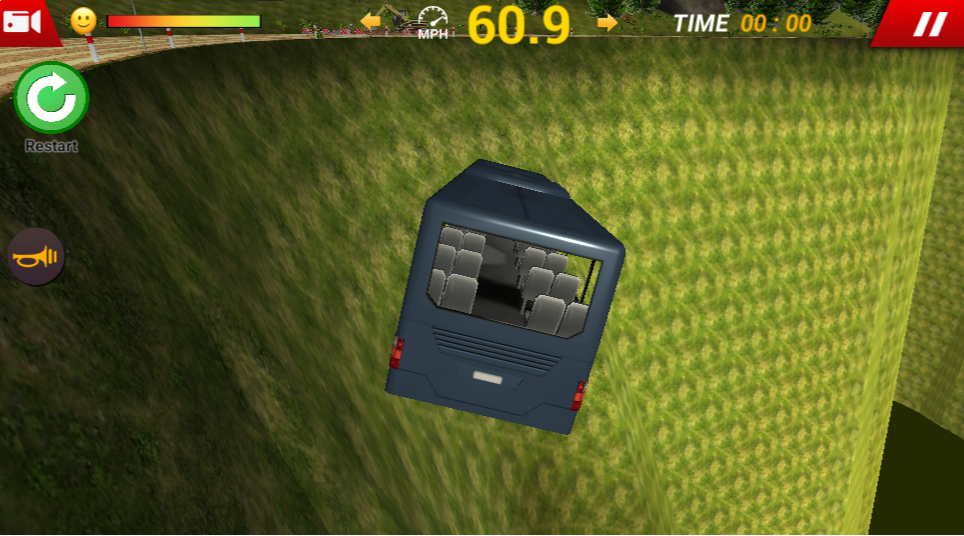Tap the left arrow indicator
The width and height of the screenshot is (964, 536).
(x=372, y=21)
